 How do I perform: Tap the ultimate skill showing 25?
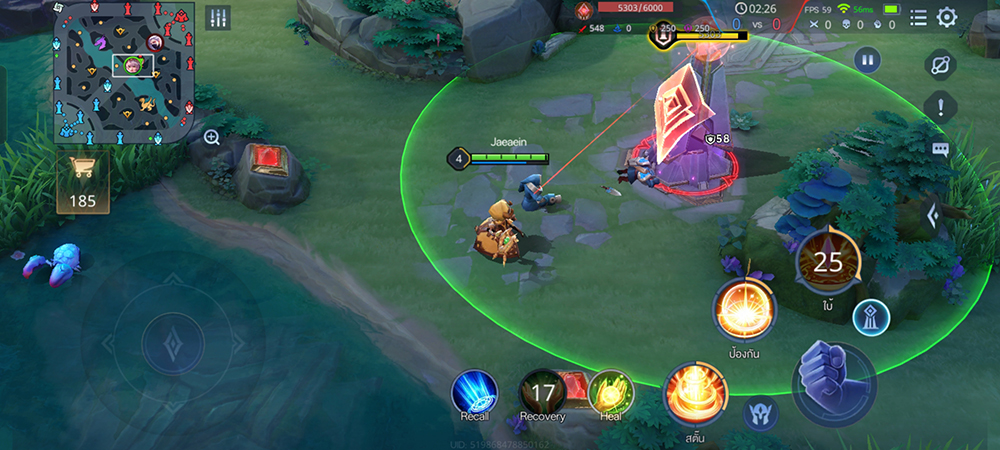click(x=827, y=263)
